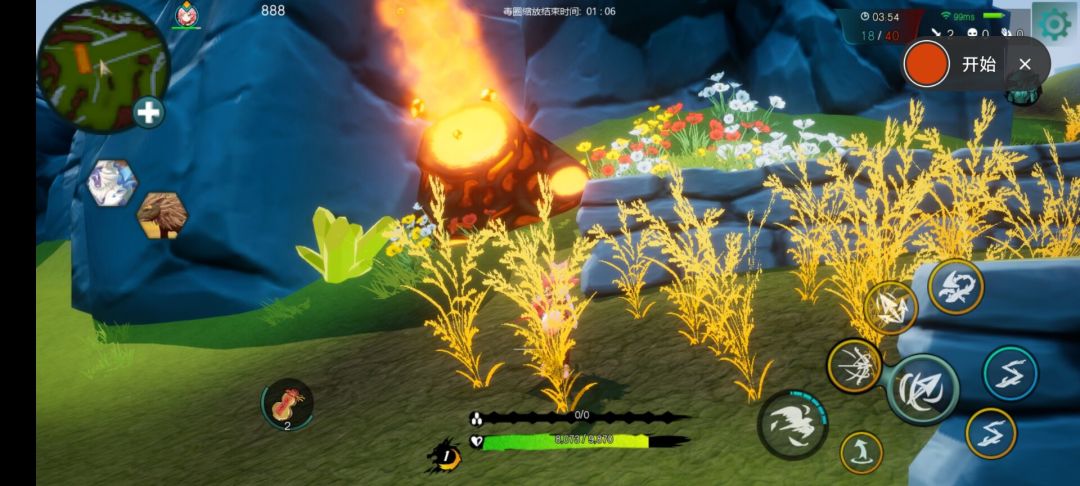Screen dimensions: 1080x486
Task: Start screen recording with the red button
Action: (x=925, y=64)
